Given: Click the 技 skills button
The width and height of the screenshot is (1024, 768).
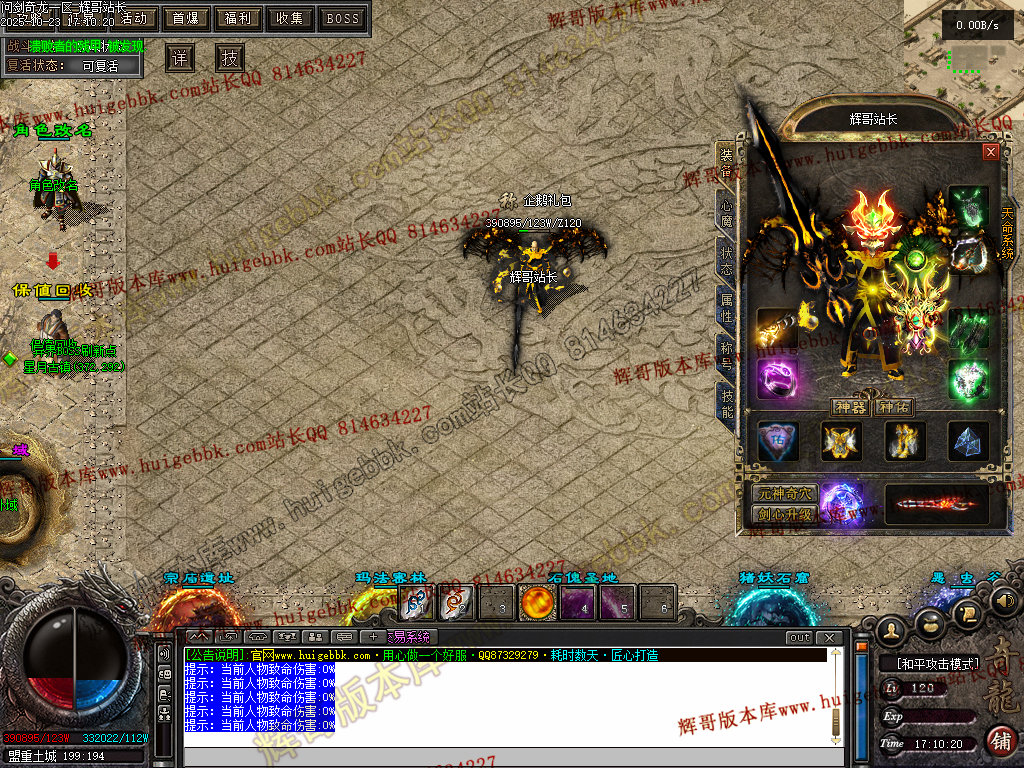Looking at the screenshot, I should pos(230,58).
